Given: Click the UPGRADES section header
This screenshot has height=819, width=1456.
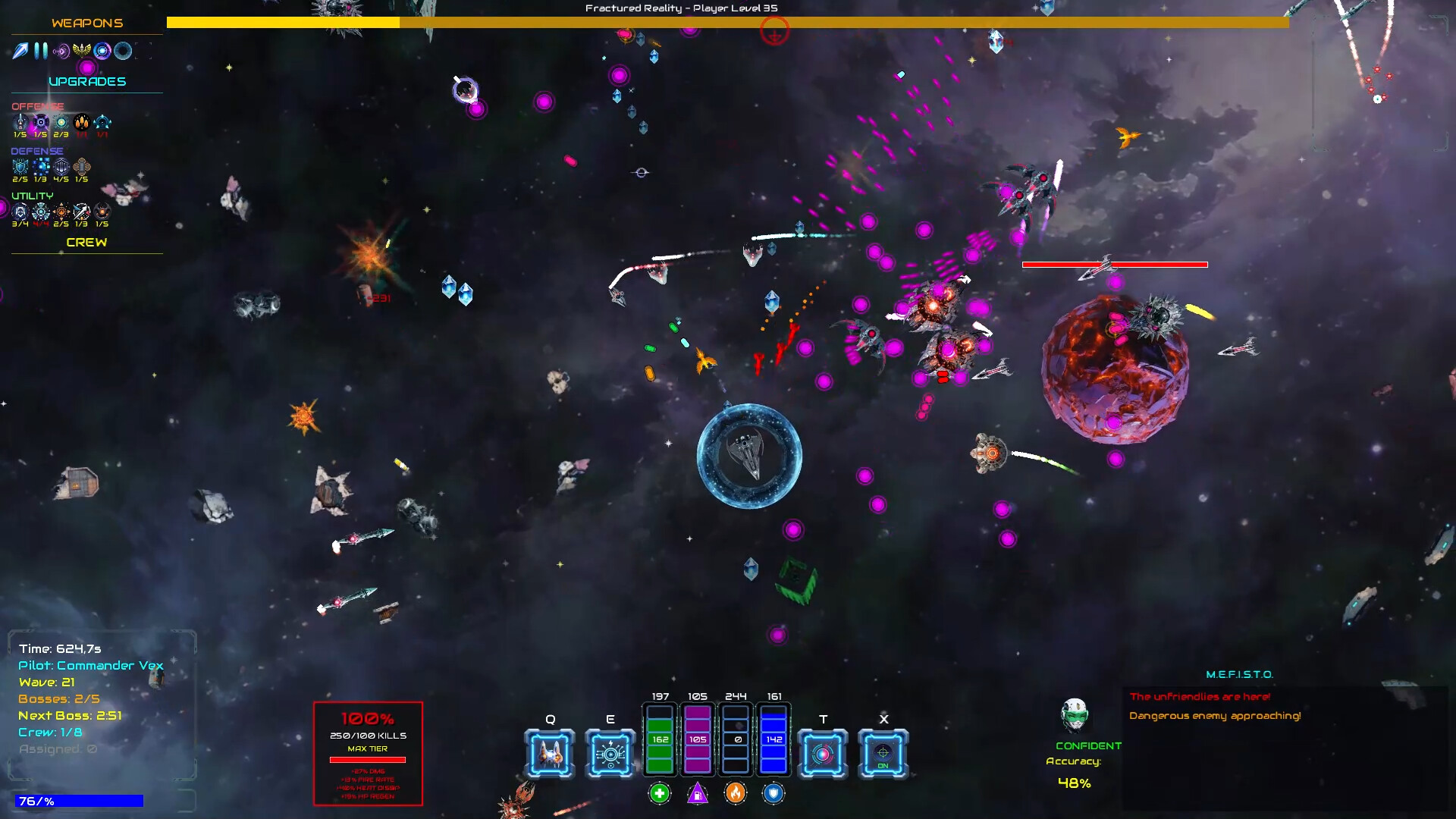Looking at the screenshot, I should click(86, 81).
